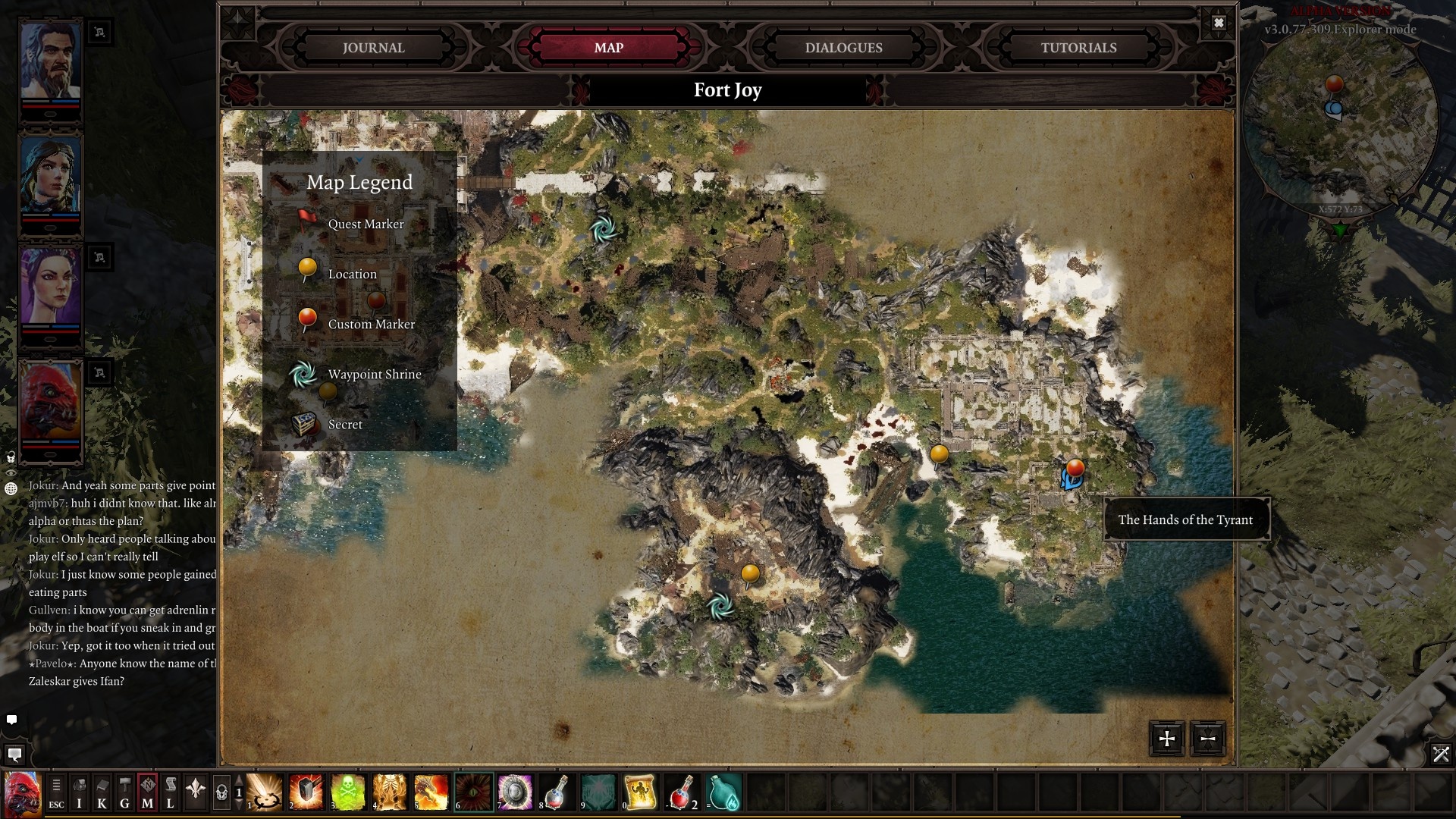
Task: Use the dragon fire breath skill
Action: coord(431,792)
